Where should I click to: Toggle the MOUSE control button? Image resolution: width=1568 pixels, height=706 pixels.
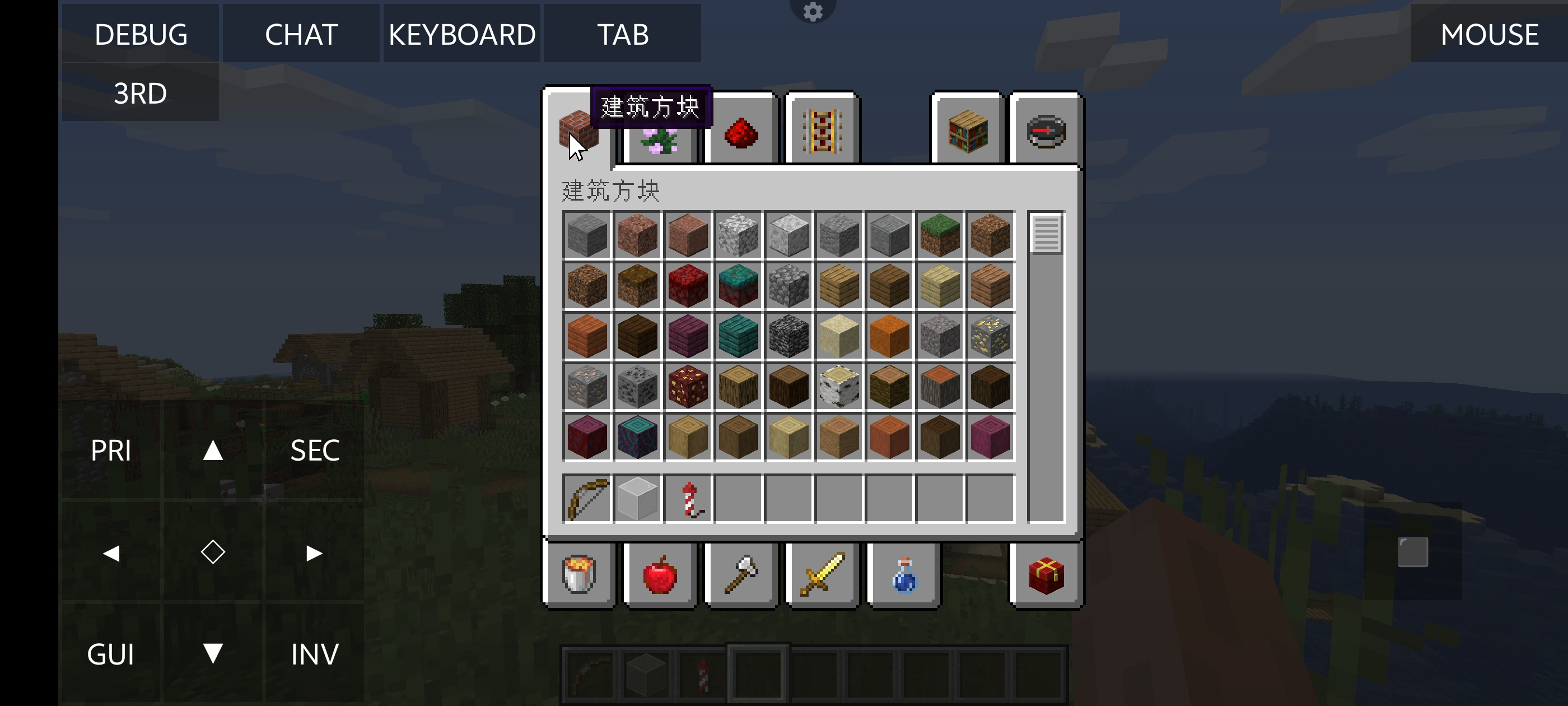pos(1489,34)
